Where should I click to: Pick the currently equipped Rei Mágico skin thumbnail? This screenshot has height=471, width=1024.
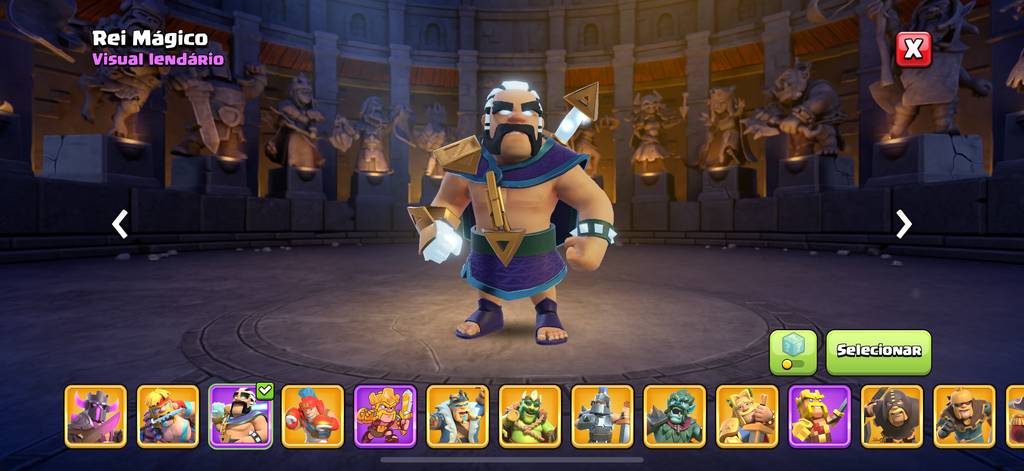pos(240,415)
